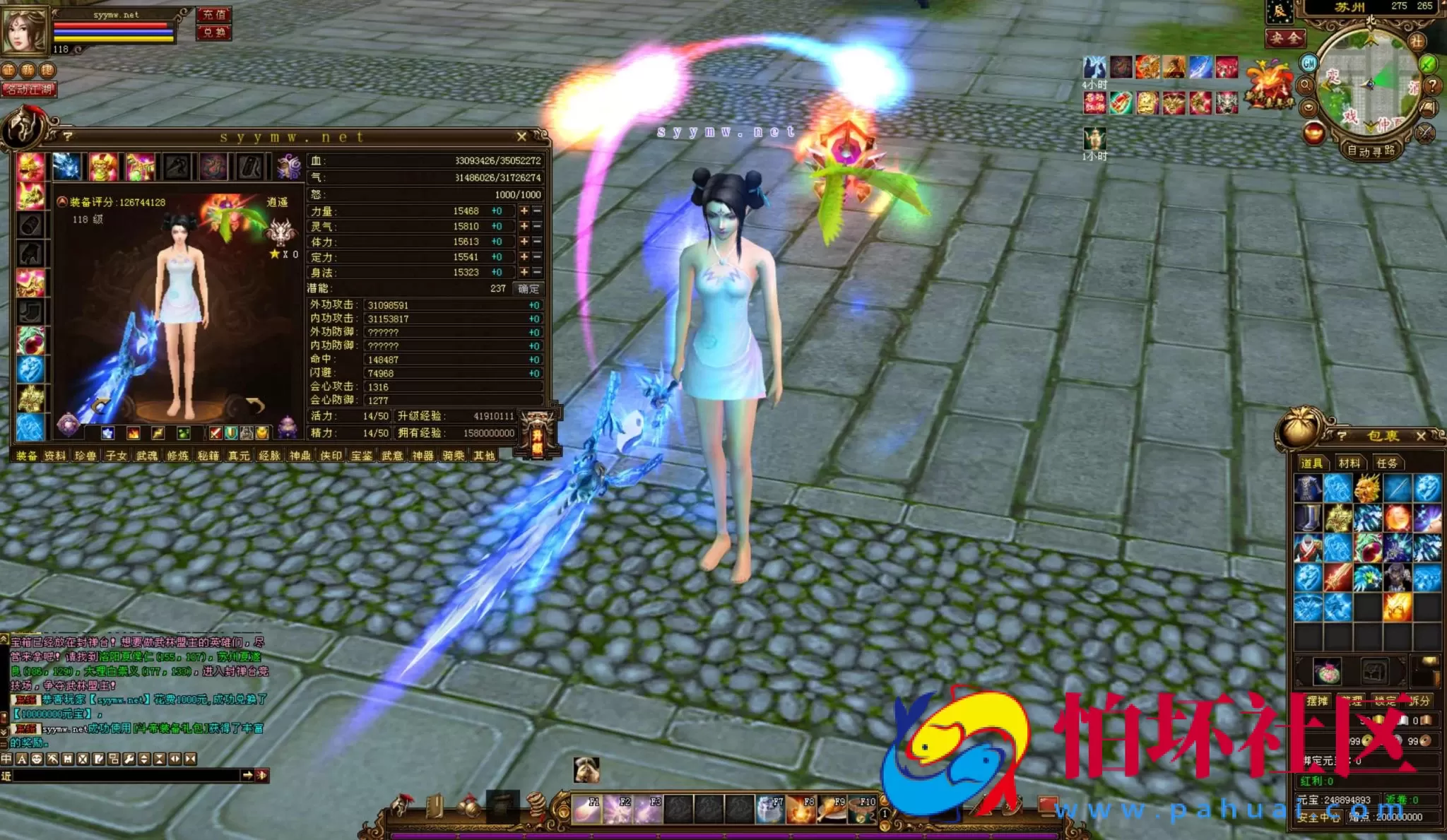Click the 自动寻路 auto-pathfinding button
Image resolution: width=1447 pixels, height=840 pixels.
point(1370,150)
